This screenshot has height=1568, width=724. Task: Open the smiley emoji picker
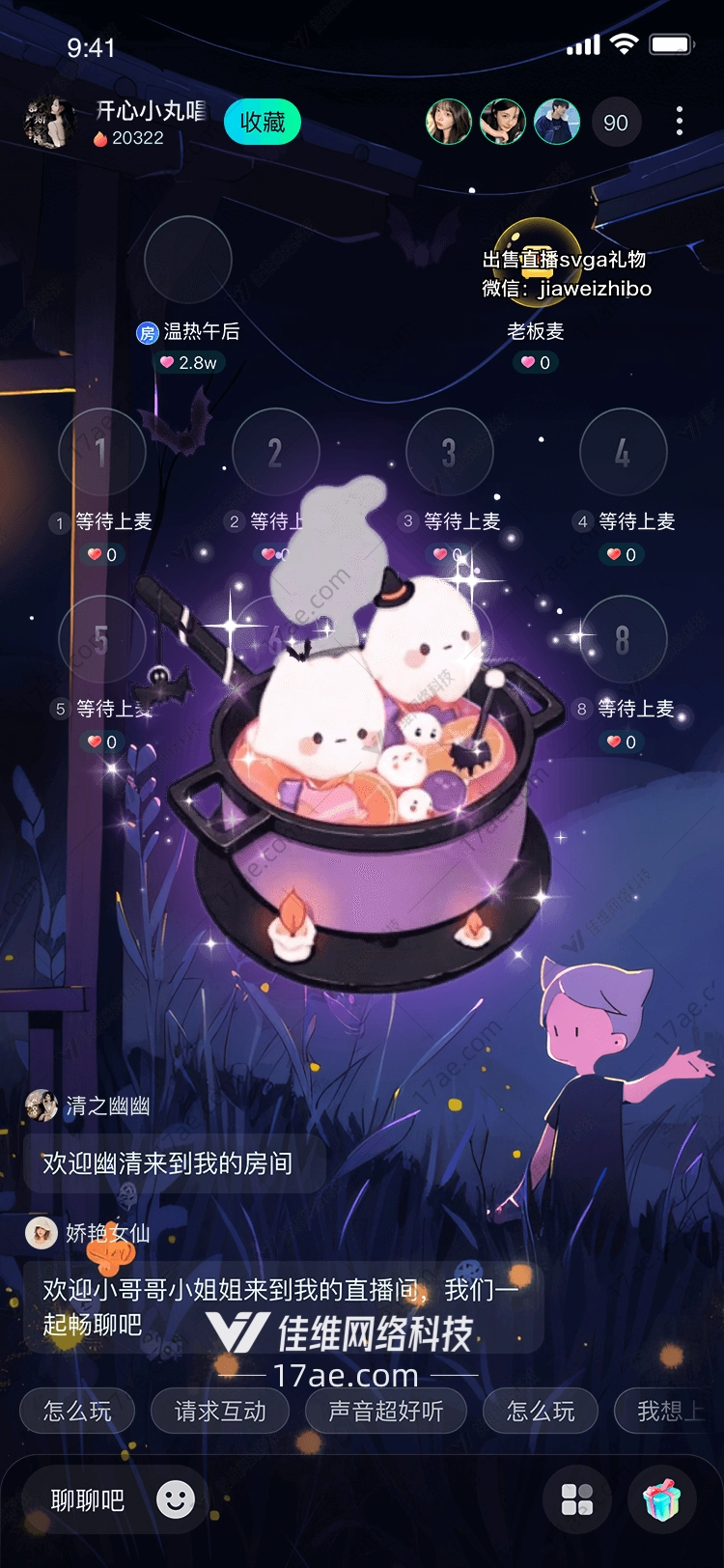(176, 1499)
